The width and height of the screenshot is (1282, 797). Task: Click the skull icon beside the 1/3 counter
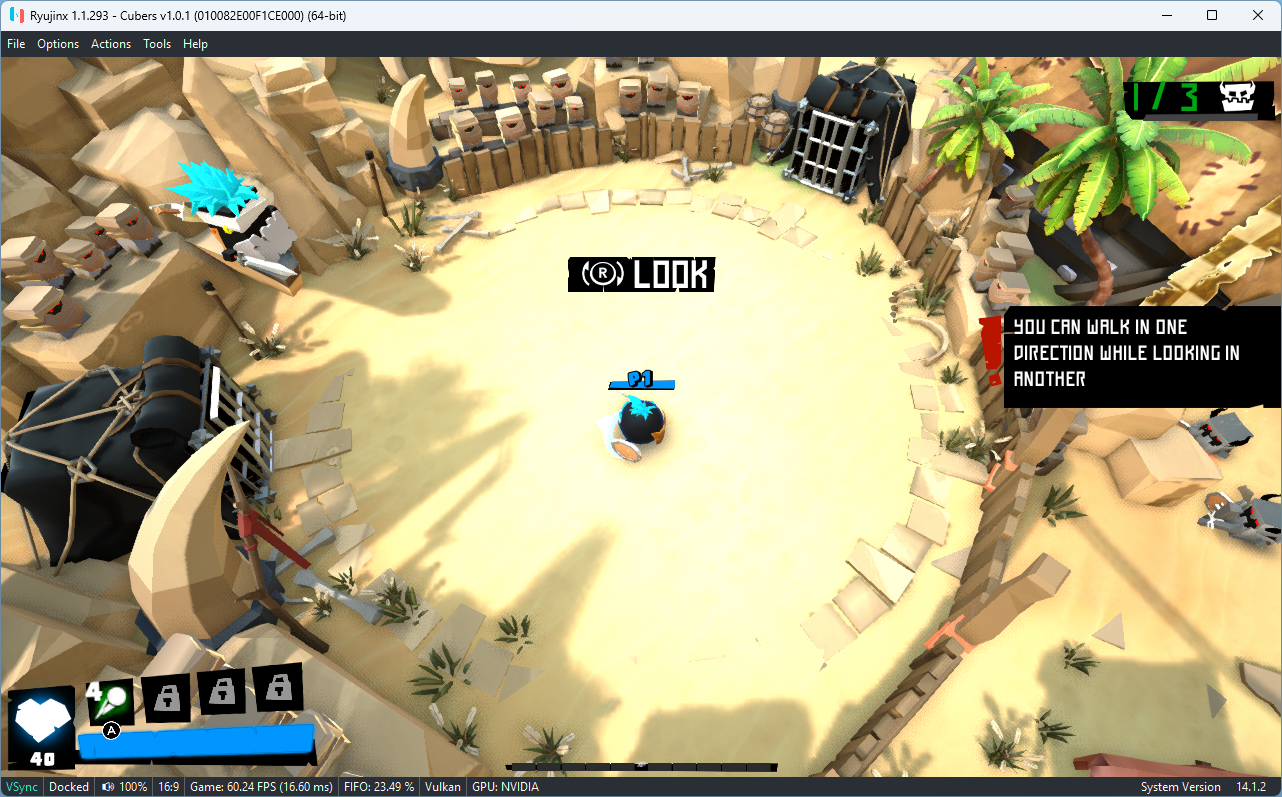[1236, 98]
